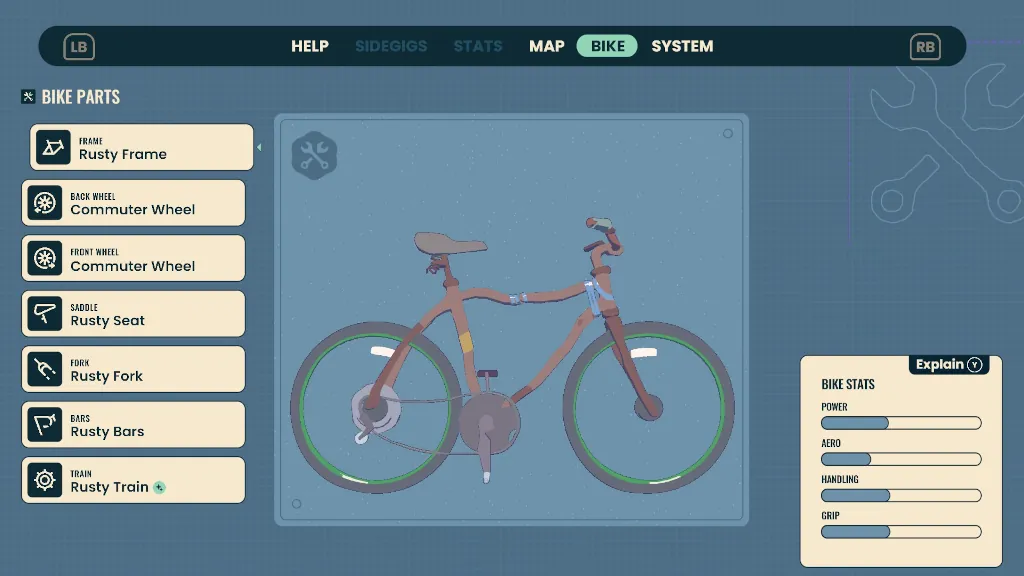Choose the Back Wheel Commuter Wheel entry
Viewport: 1024px width, 576px height.
tap(133, 203)
